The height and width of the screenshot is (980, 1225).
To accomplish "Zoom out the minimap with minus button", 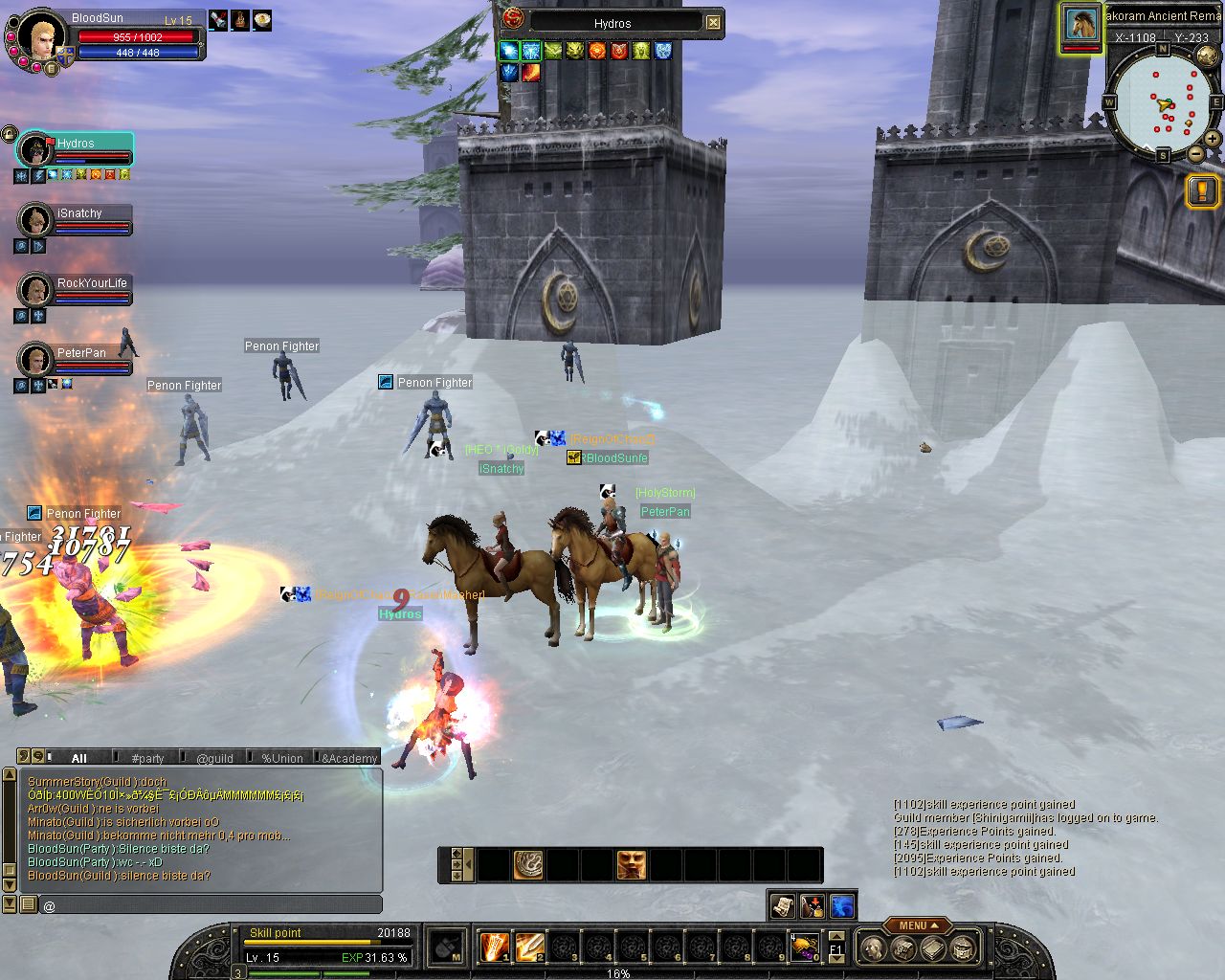I will point(1195,153).
